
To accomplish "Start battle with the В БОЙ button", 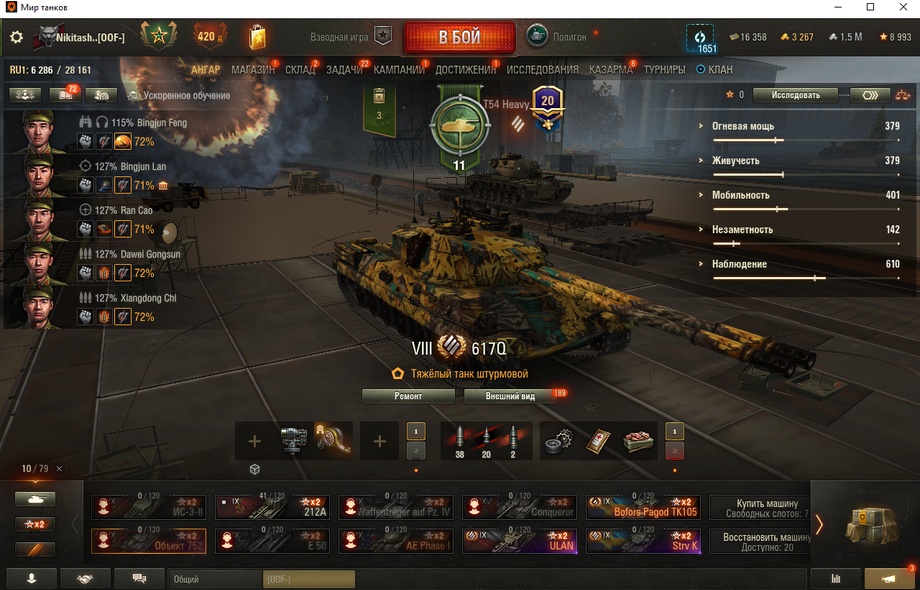I will click(459, 37).
